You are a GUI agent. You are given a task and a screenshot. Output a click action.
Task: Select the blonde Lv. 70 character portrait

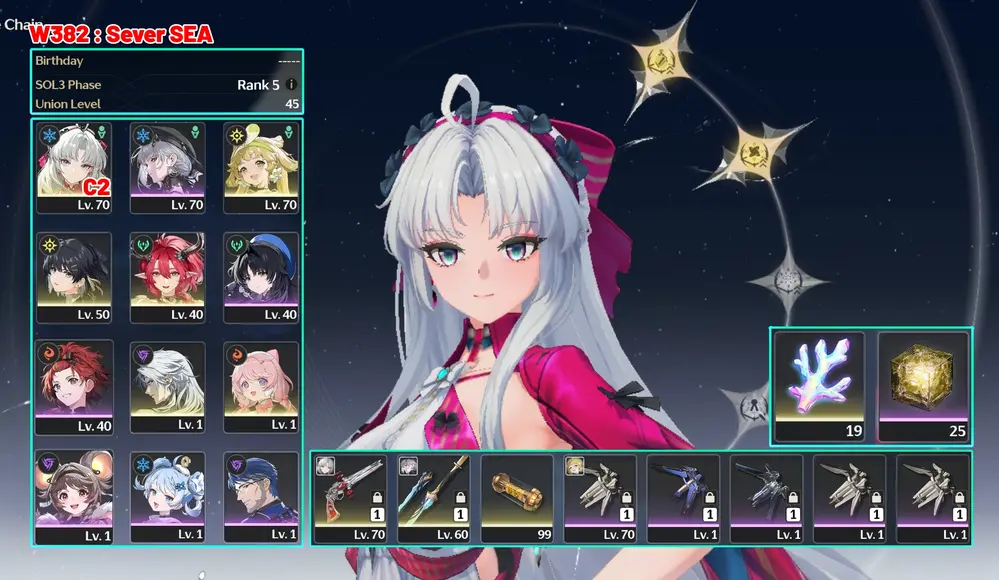(260, 167)
